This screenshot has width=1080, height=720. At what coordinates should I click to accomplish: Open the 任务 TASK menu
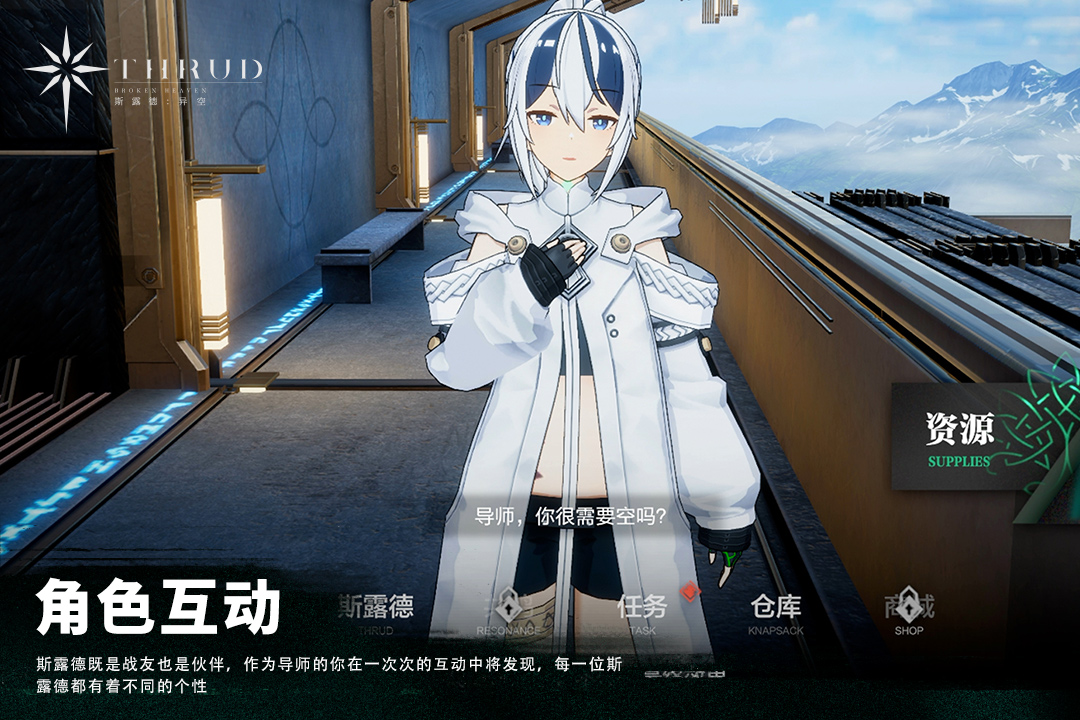coord(642,612)
